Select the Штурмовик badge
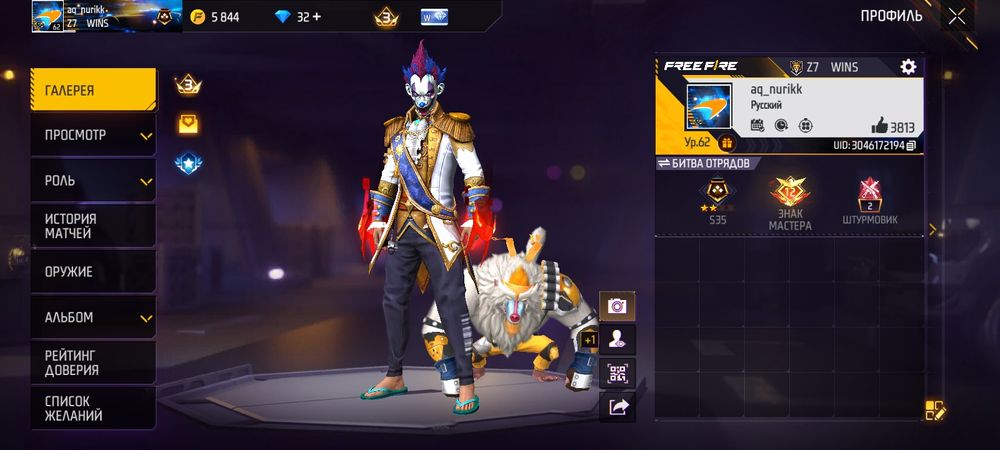The width and height of the screenshot is (1000, 450). 869,199
